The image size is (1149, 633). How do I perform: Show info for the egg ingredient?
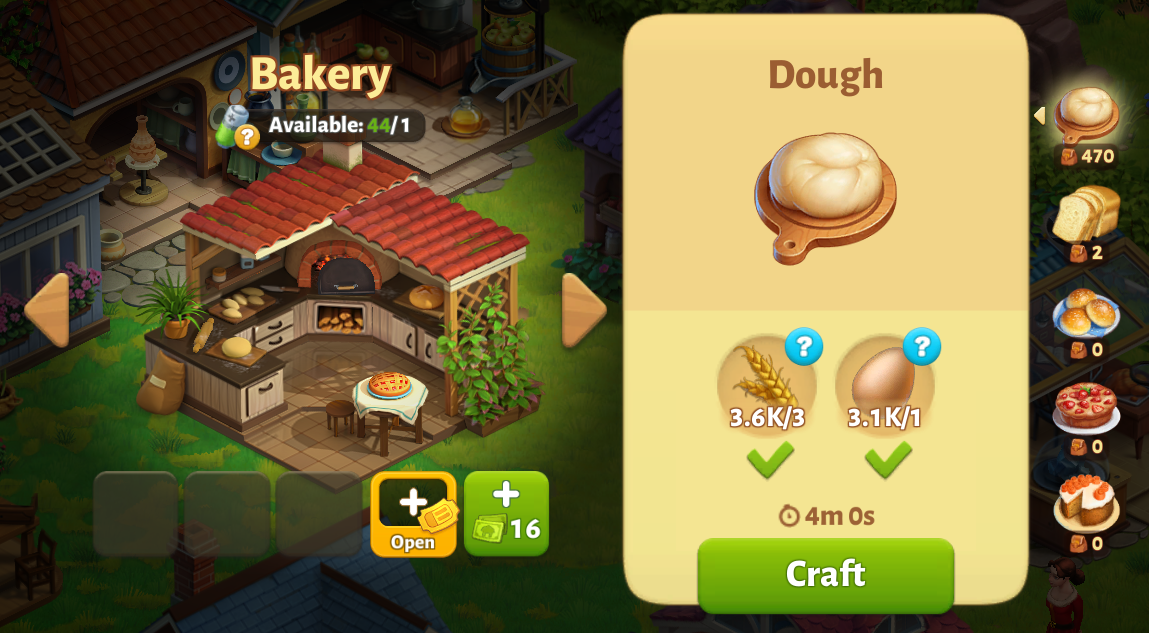point(921,347)
